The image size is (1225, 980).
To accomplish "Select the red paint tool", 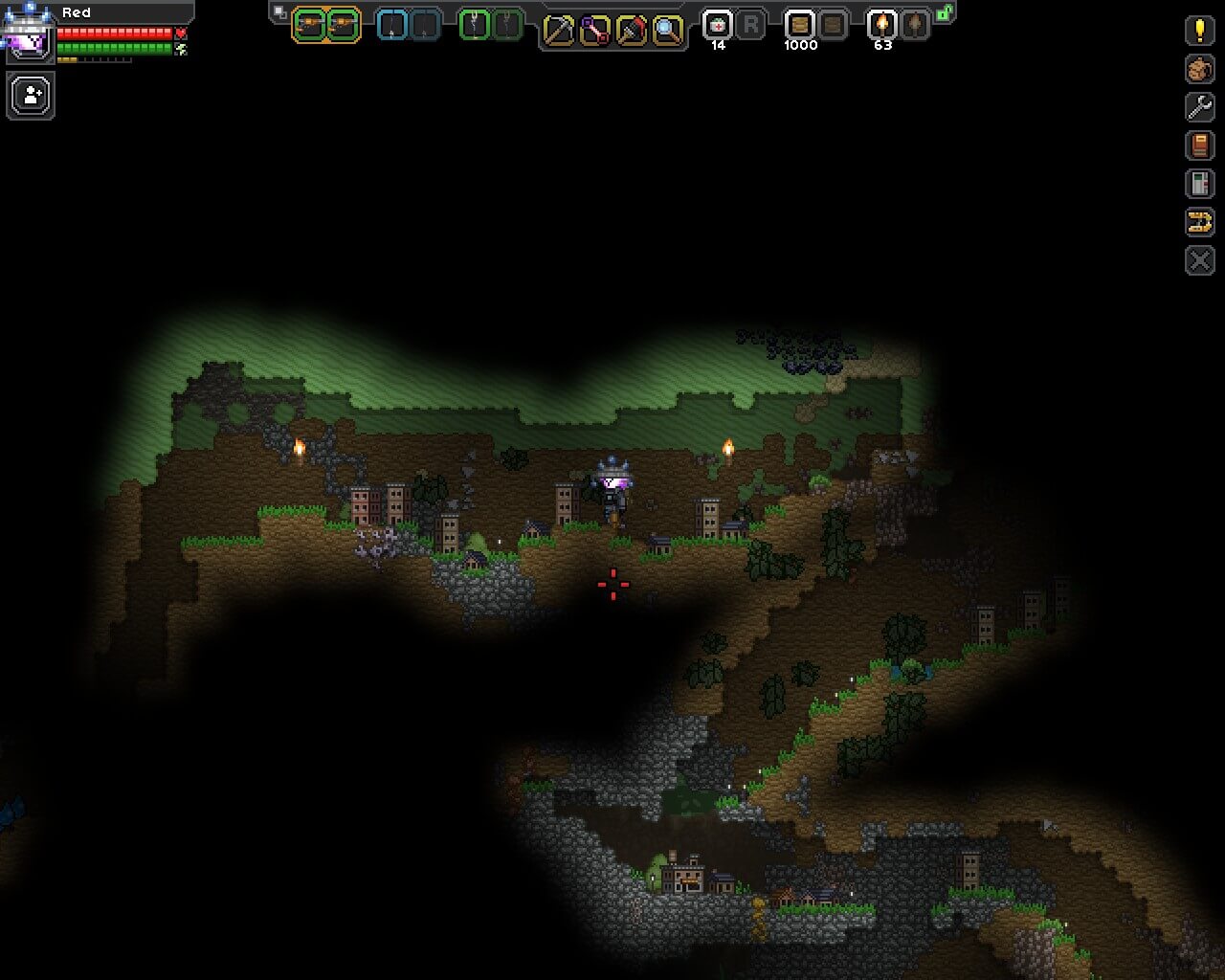I will 631,31.
